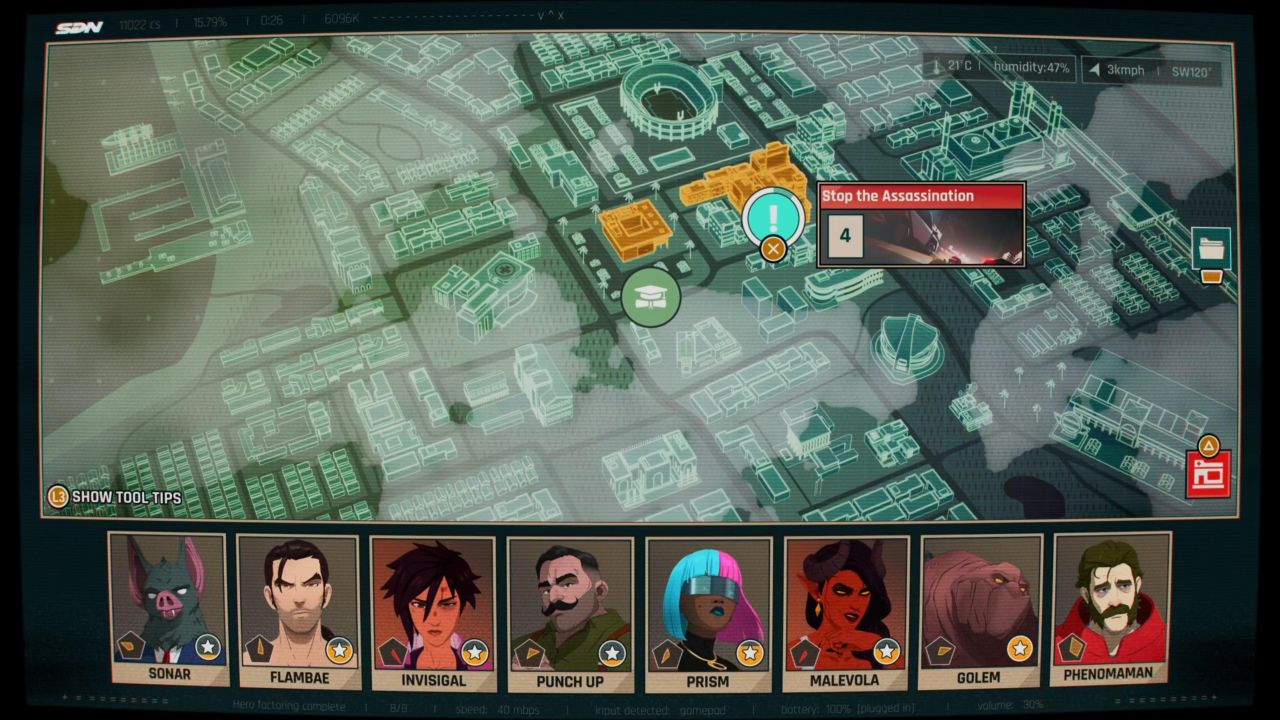This screenshot has height=720, width=1280.
Task: Open the Stop the Assassination mission card
Action: pyautogui.click(x=921, y=224)
